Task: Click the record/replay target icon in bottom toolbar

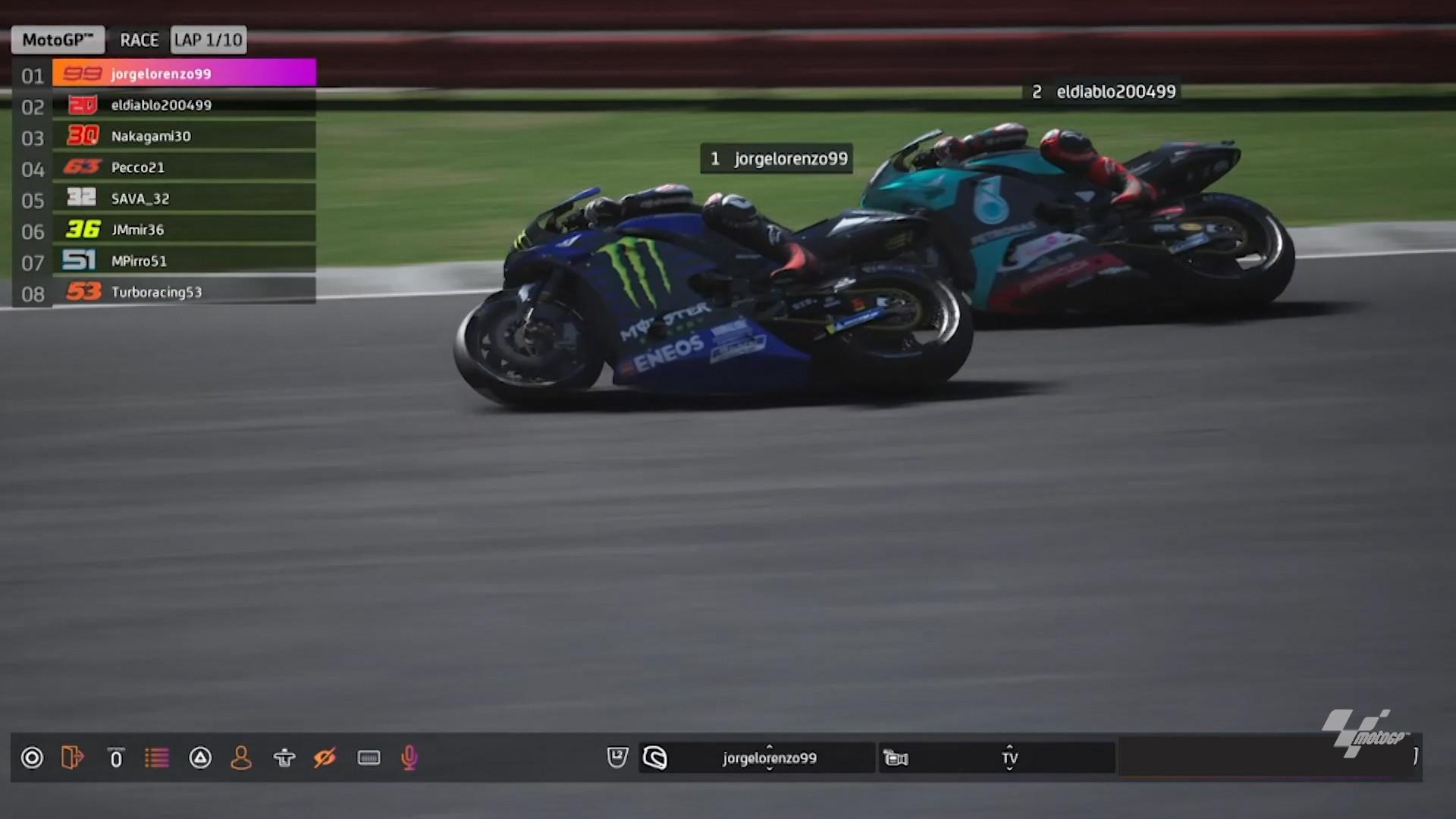Action: (x=32, y=757)
